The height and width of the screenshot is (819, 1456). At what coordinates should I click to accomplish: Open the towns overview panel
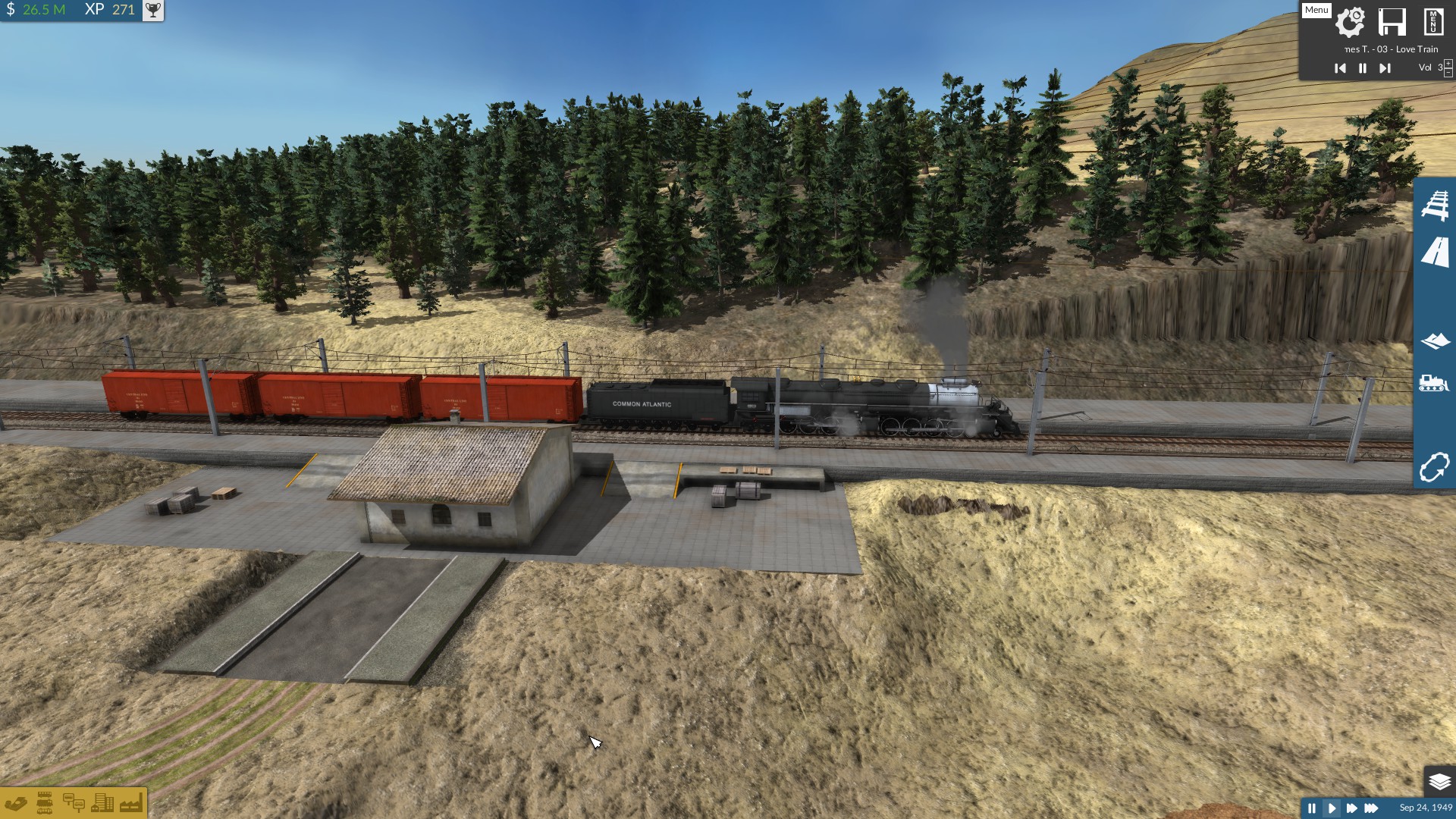point(102,803)
